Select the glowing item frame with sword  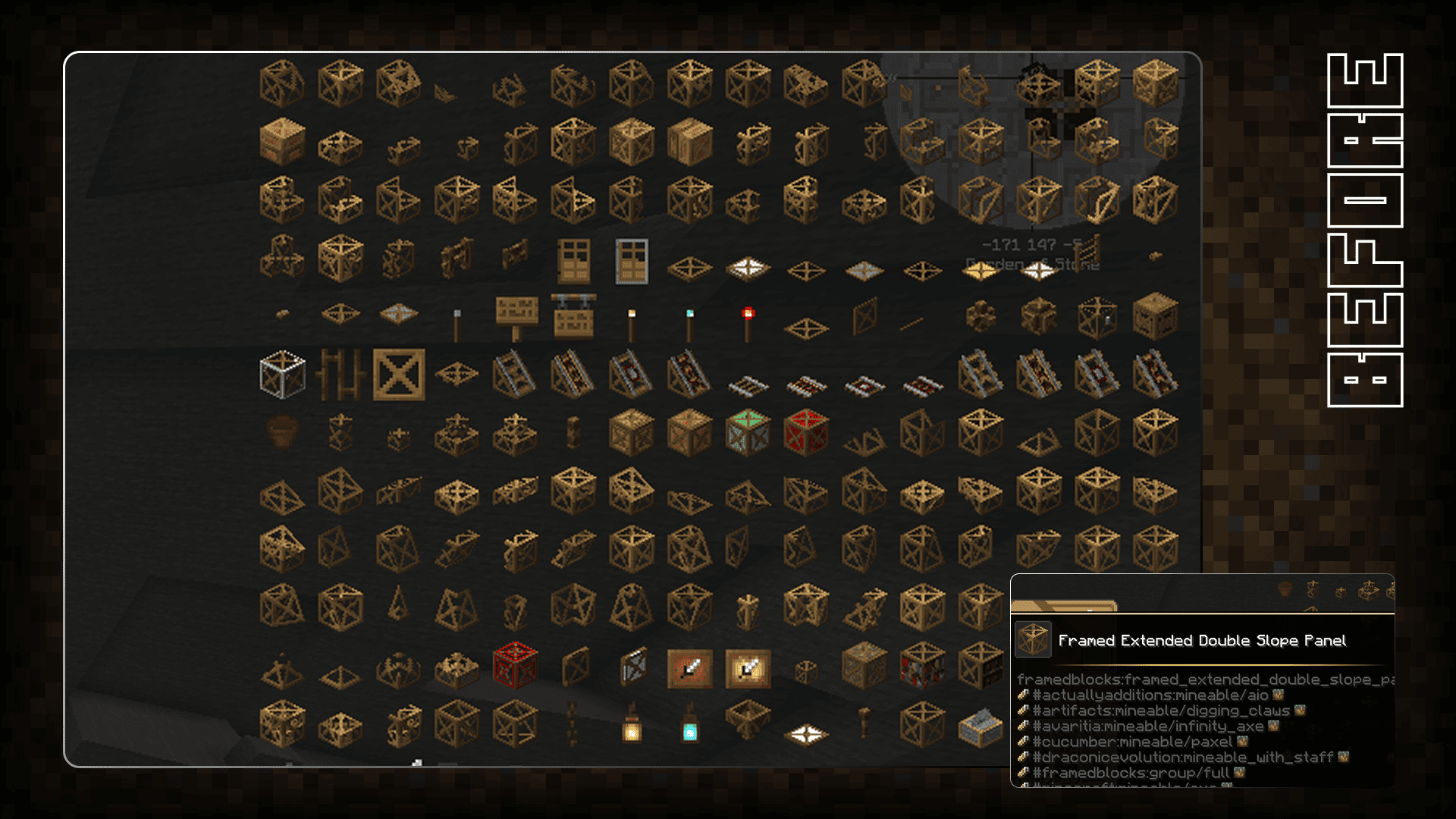(748, 669)
